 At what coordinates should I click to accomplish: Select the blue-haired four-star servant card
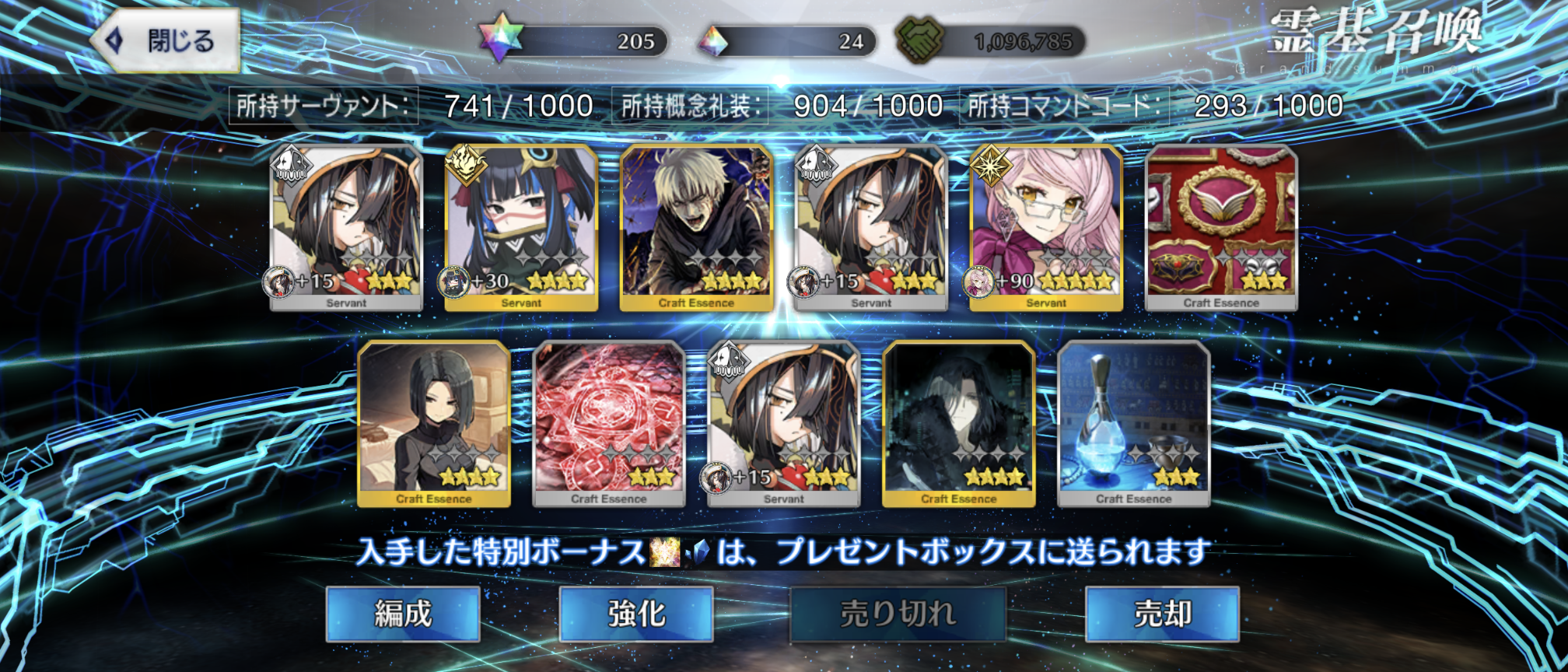point(521,227)
